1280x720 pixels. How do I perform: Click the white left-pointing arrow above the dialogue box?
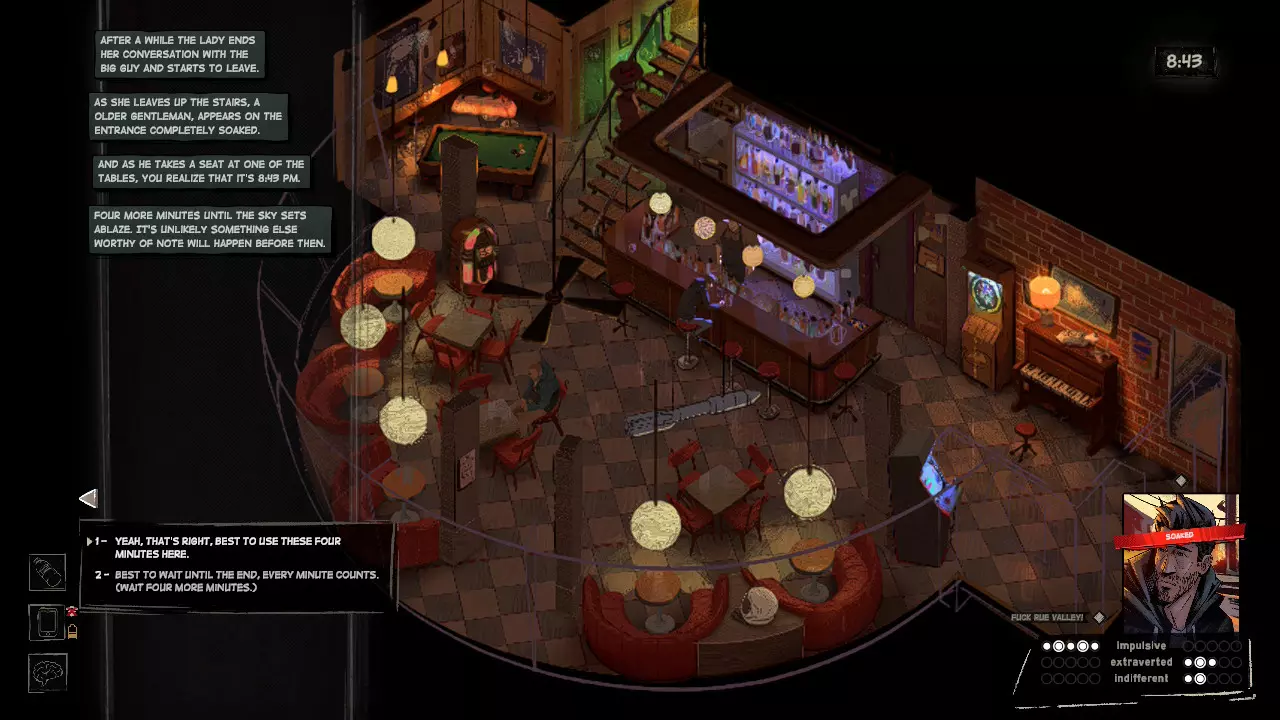point(88,498)
